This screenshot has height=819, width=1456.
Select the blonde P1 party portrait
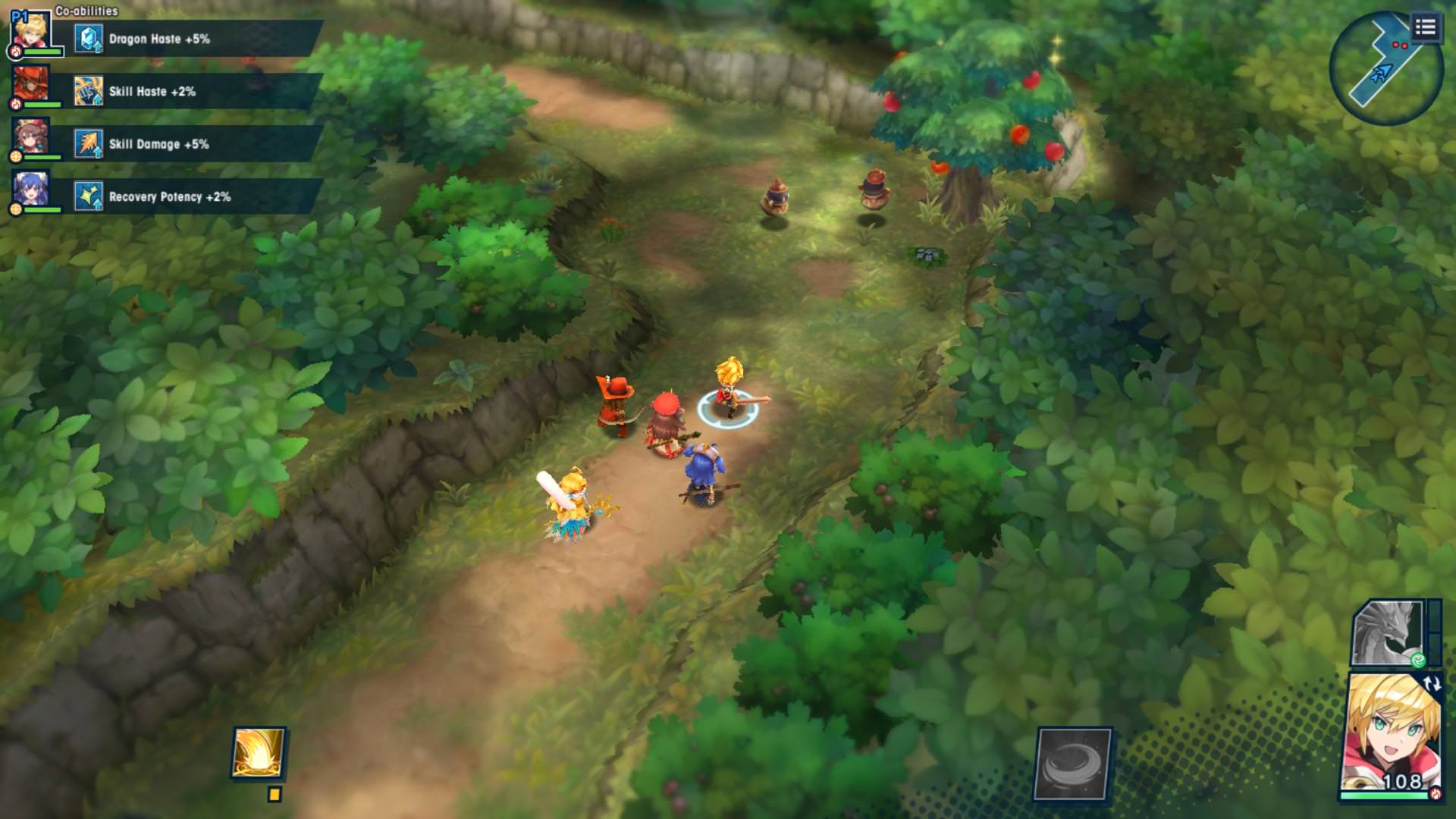point(31,32)
